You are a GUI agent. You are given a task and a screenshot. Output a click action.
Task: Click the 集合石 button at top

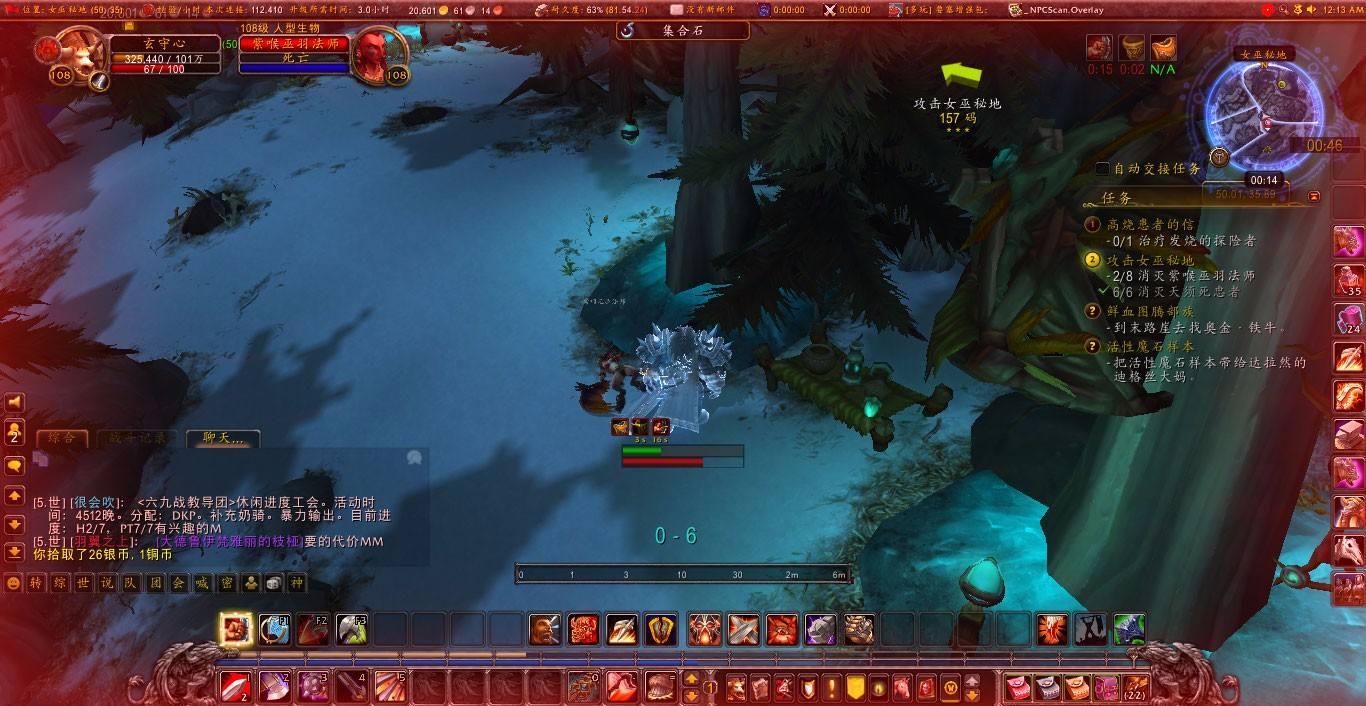(x=682, y=31)
